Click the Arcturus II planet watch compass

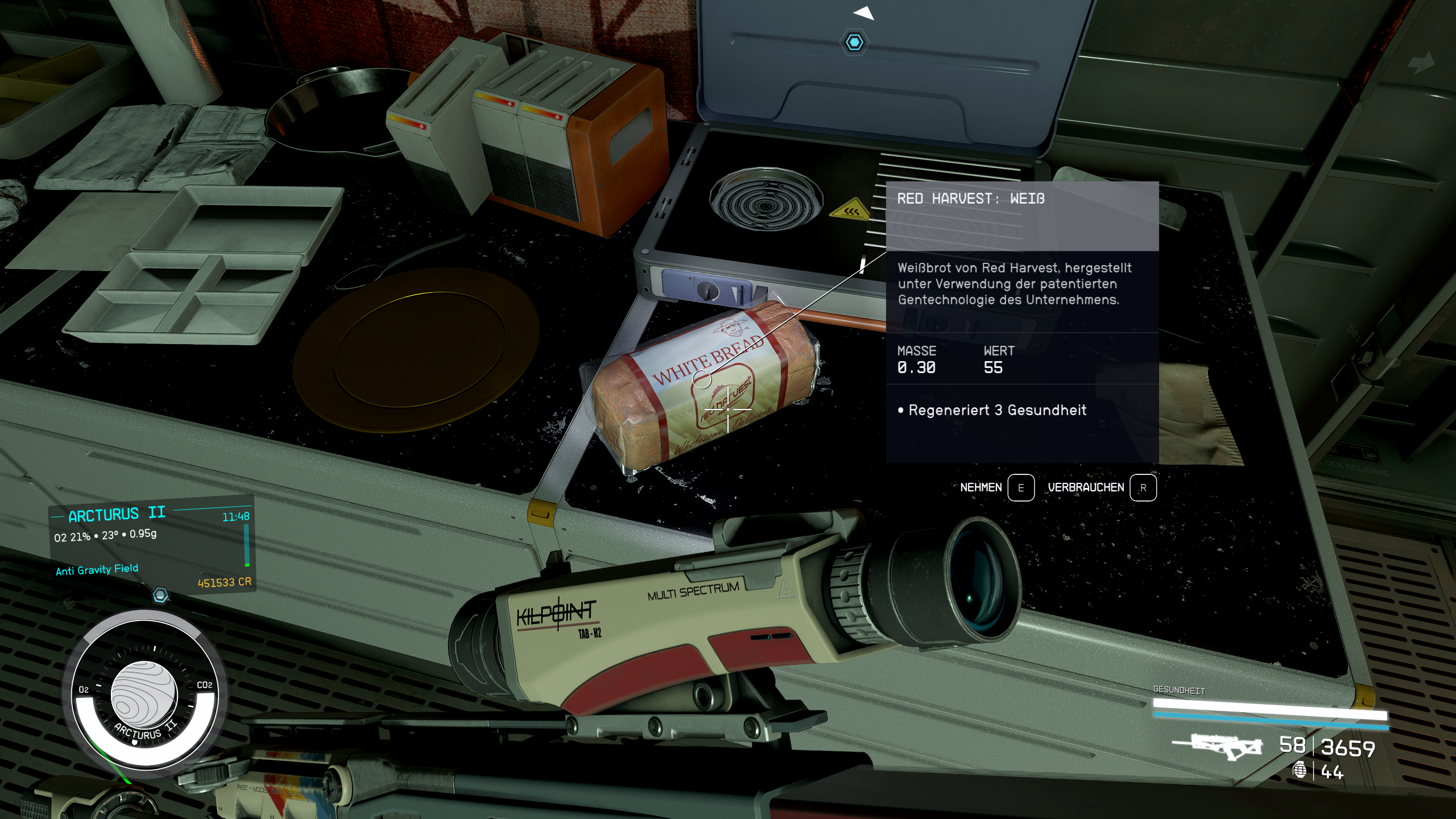[144, 695]
